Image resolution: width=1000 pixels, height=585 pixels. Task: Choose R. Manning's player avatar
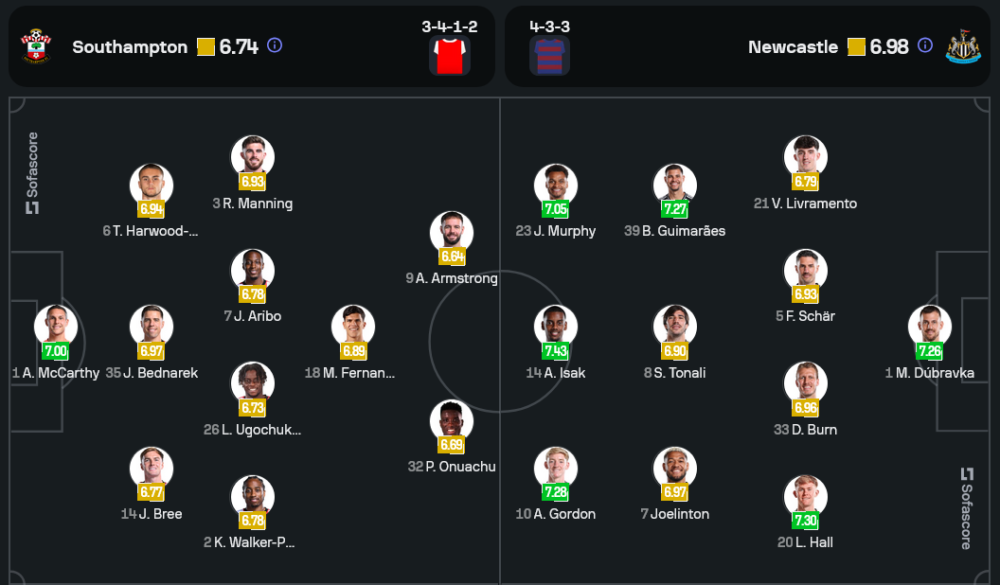click(252, 157)
